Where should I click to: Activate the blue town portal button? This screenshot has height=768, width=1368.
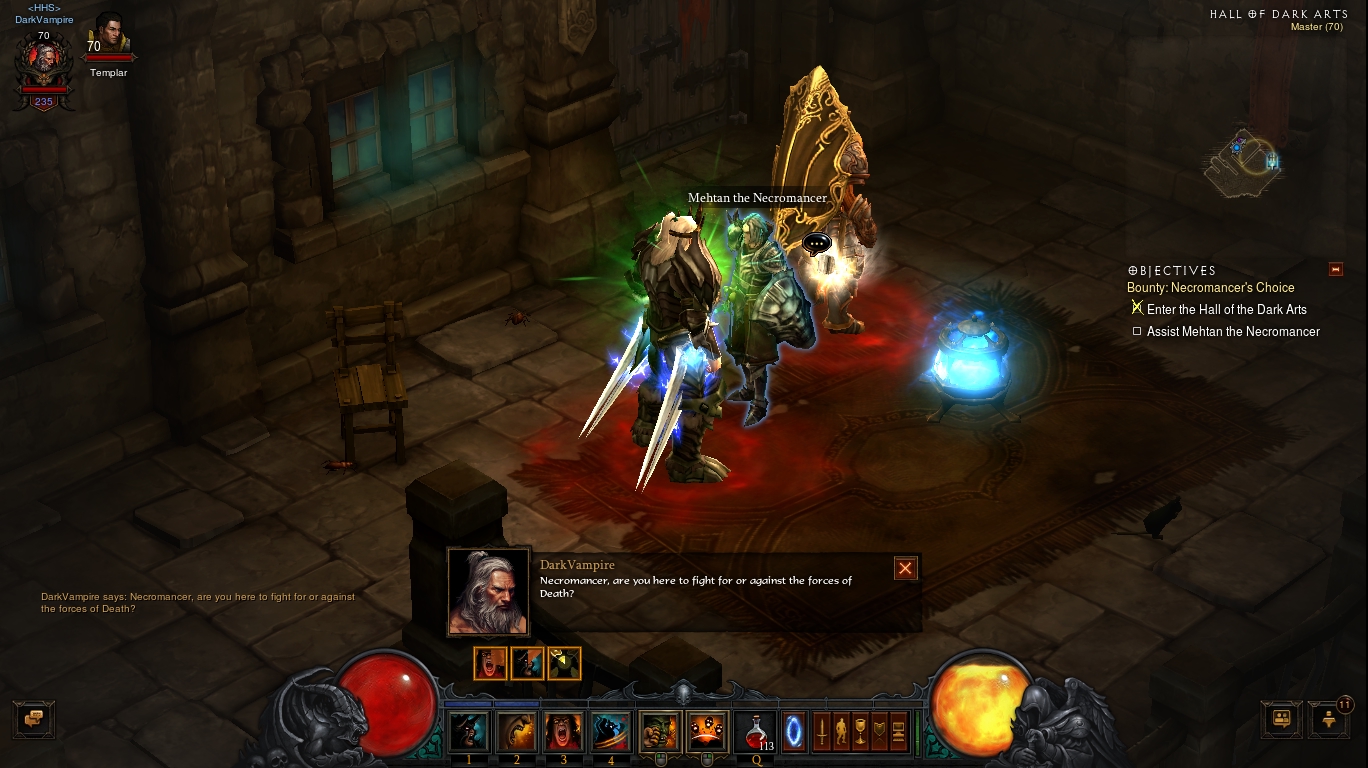(x=793, y=731)
